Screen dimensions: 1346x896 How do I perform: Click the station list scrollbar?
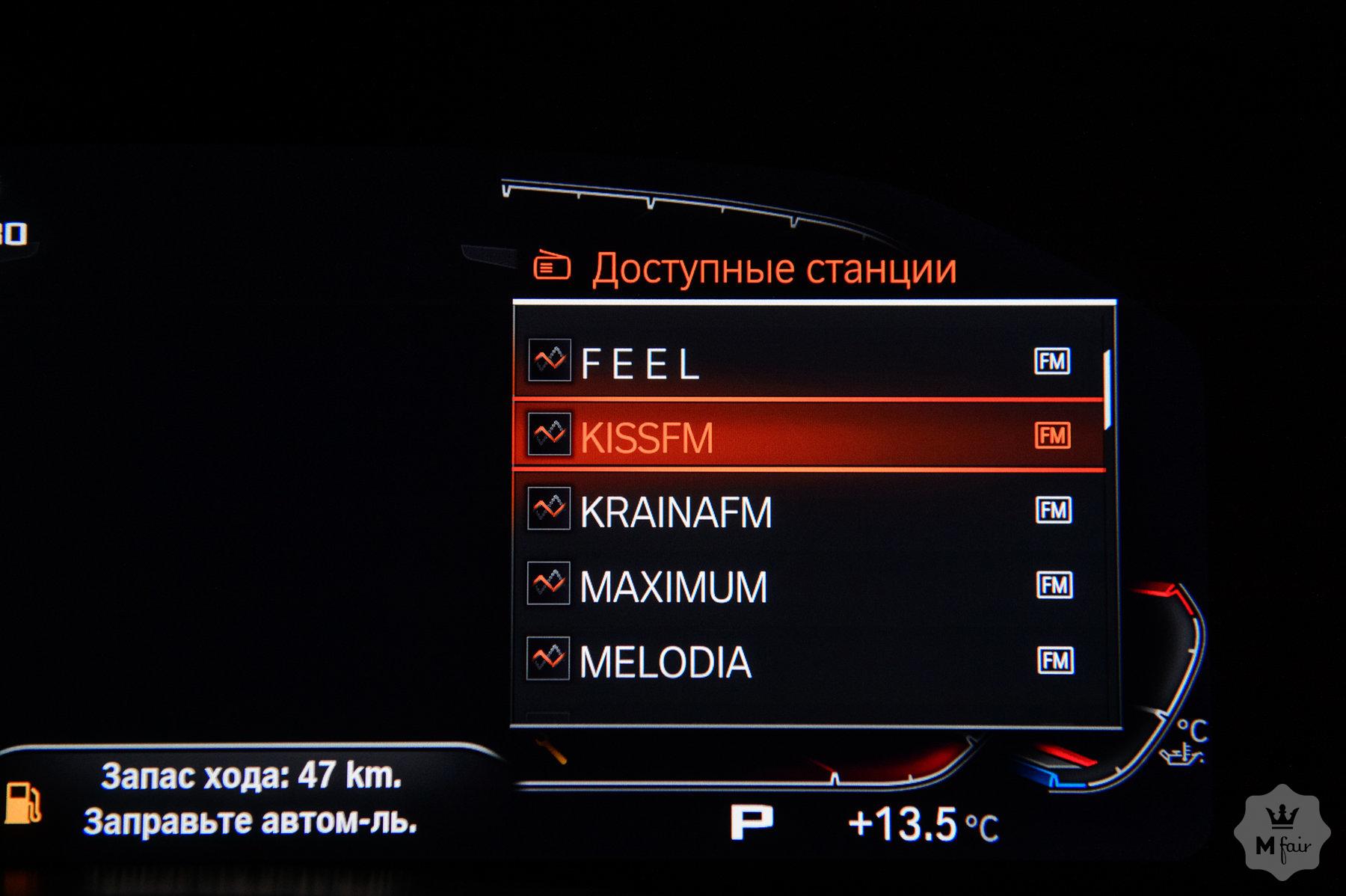point(1107,389)
